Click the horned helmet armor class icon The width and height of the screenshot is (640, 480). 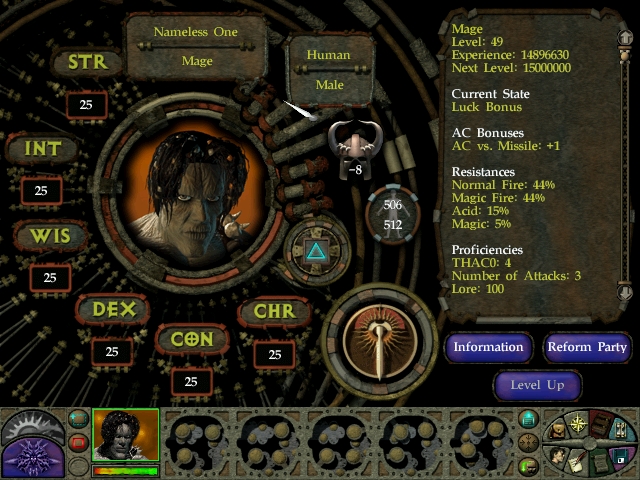[x=355, y=145]
